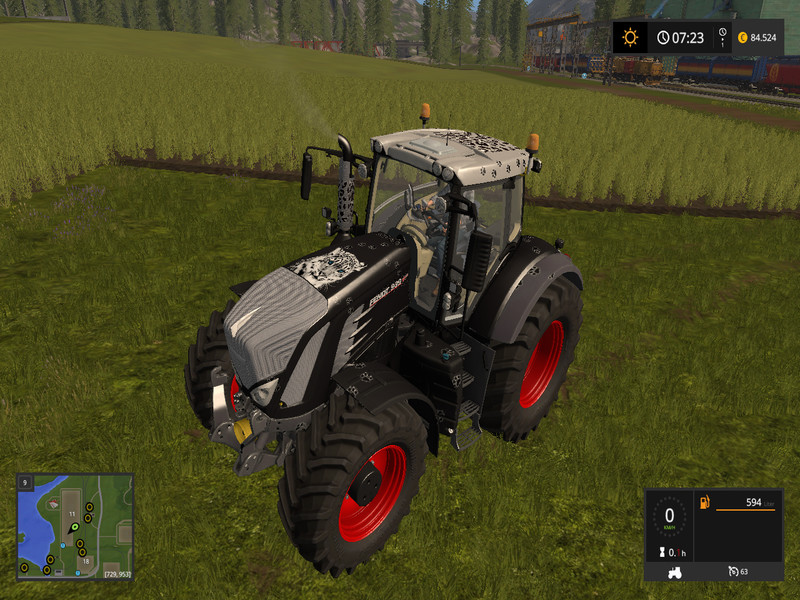
Task: Click the green player marker on minimap
Action: coord(73,527)
